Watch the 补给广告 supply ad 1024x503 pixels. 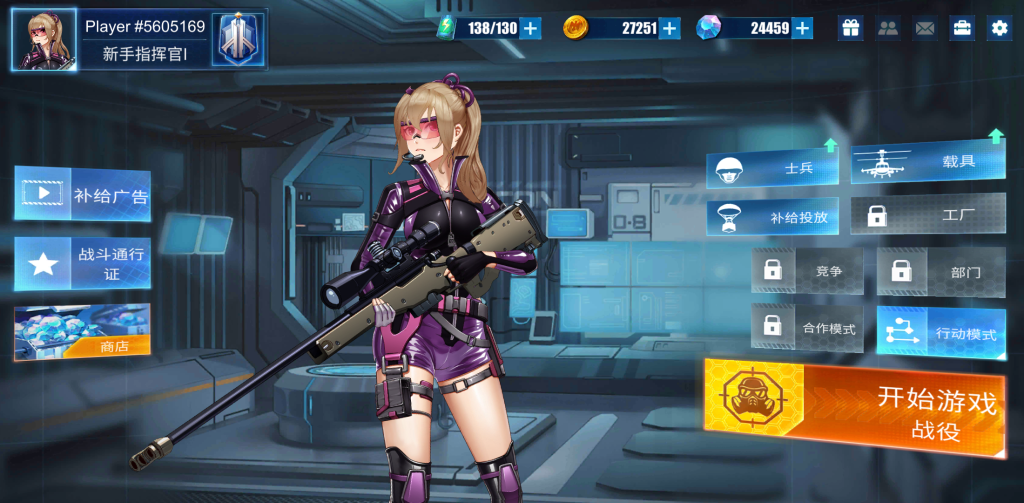[82, 194]
